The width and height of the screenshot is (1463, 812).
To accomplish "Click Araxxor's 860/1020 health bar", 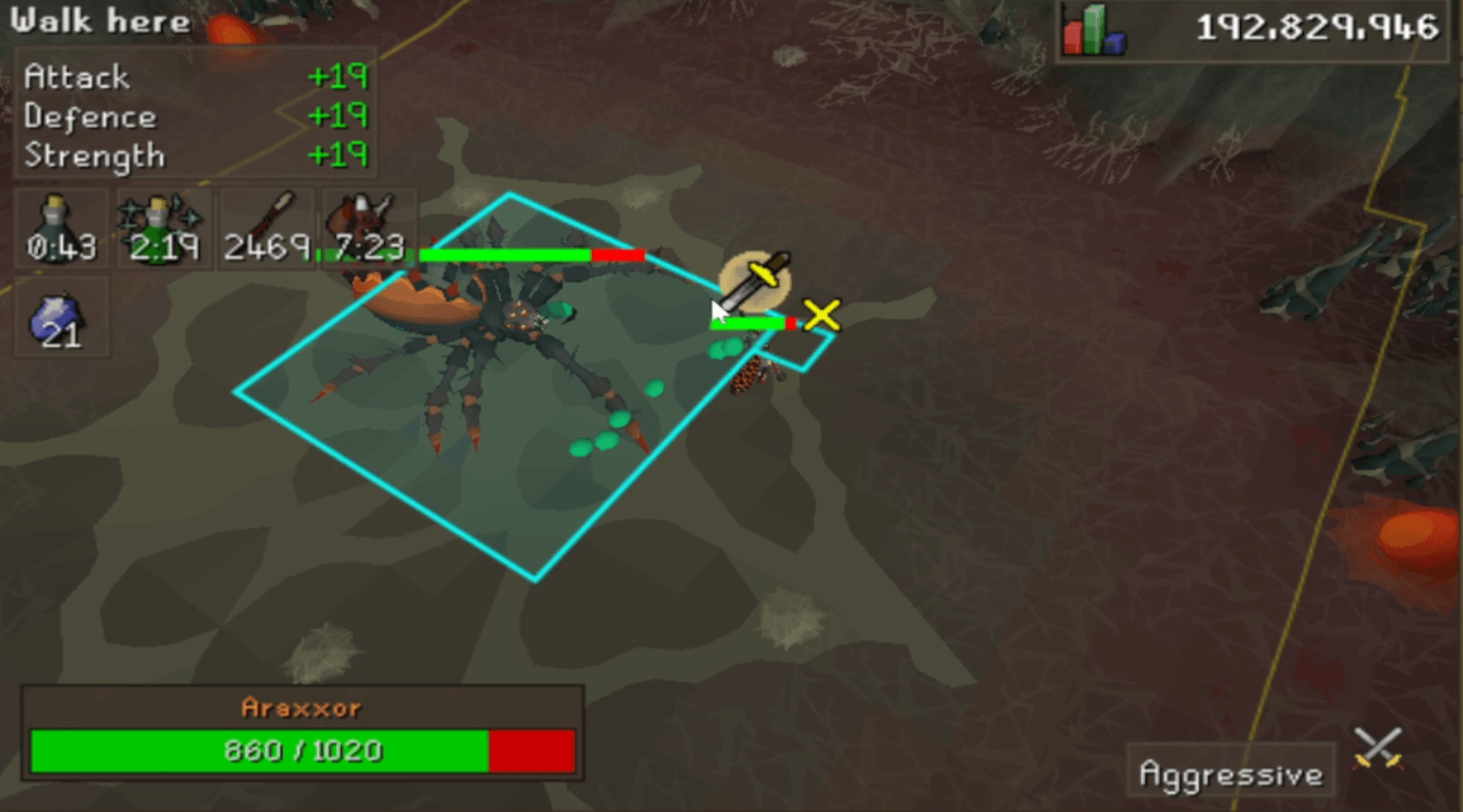I will (302, 750).
